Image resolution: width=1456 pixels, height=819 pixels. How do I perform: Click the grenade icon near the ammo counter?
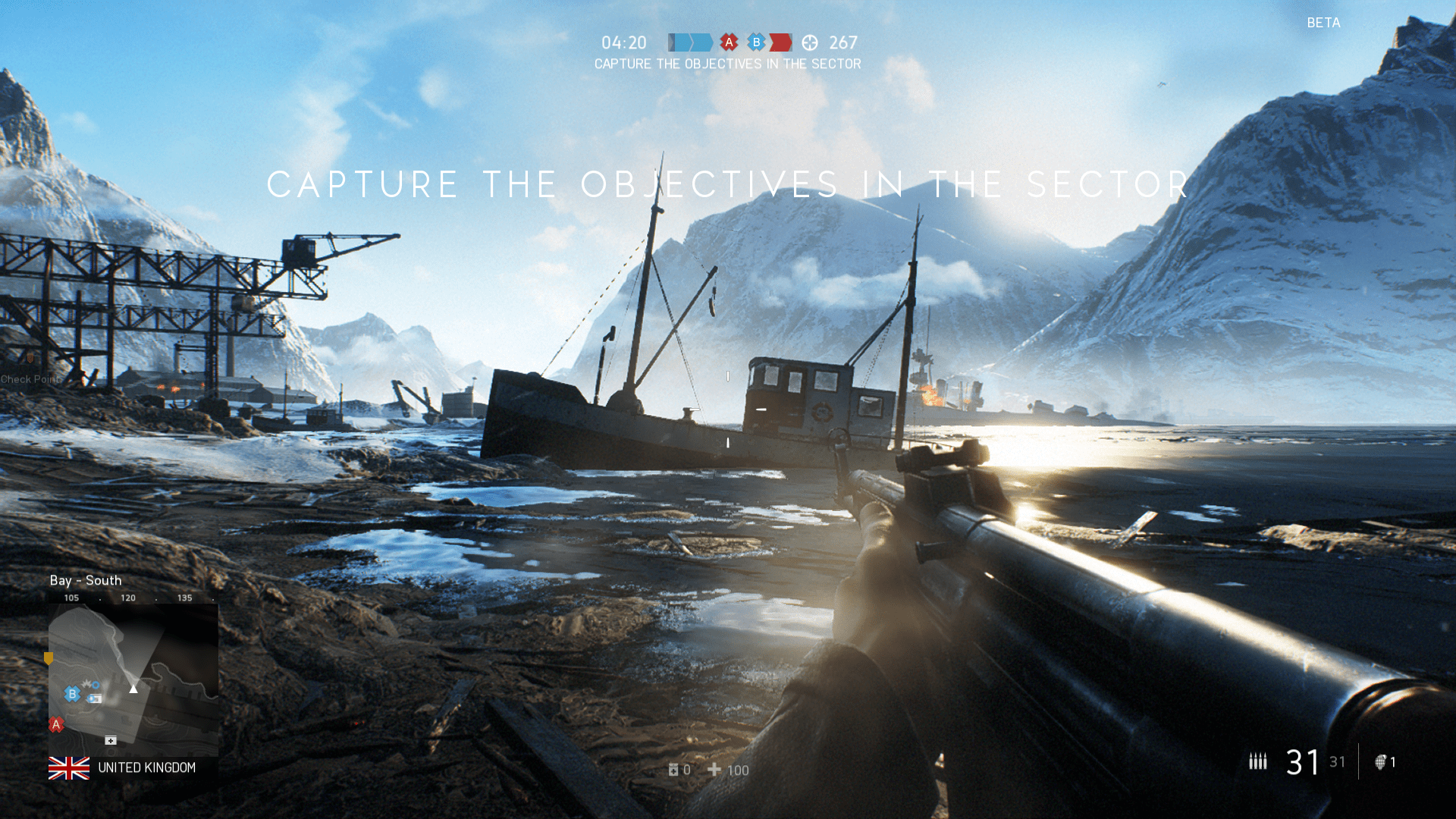[x=1380, y=762]
